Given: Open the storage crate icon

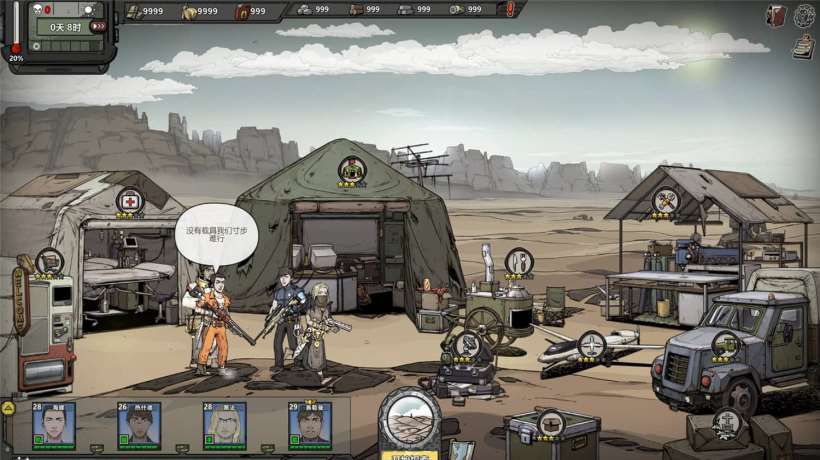Looking at the screenshot, I should click(x=549, y=422).
